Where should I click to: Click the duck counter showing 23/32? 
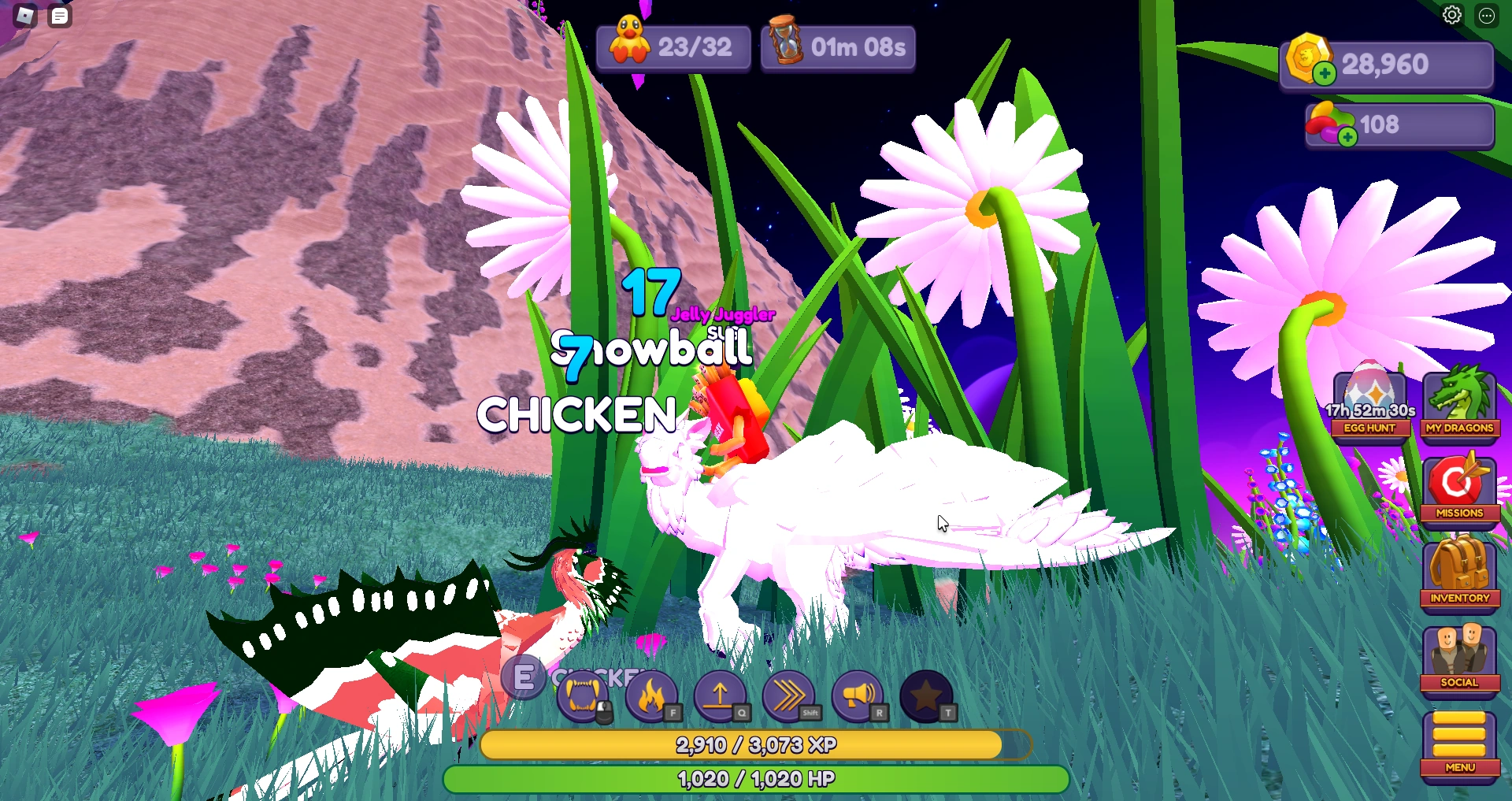(x=673, y=47)
